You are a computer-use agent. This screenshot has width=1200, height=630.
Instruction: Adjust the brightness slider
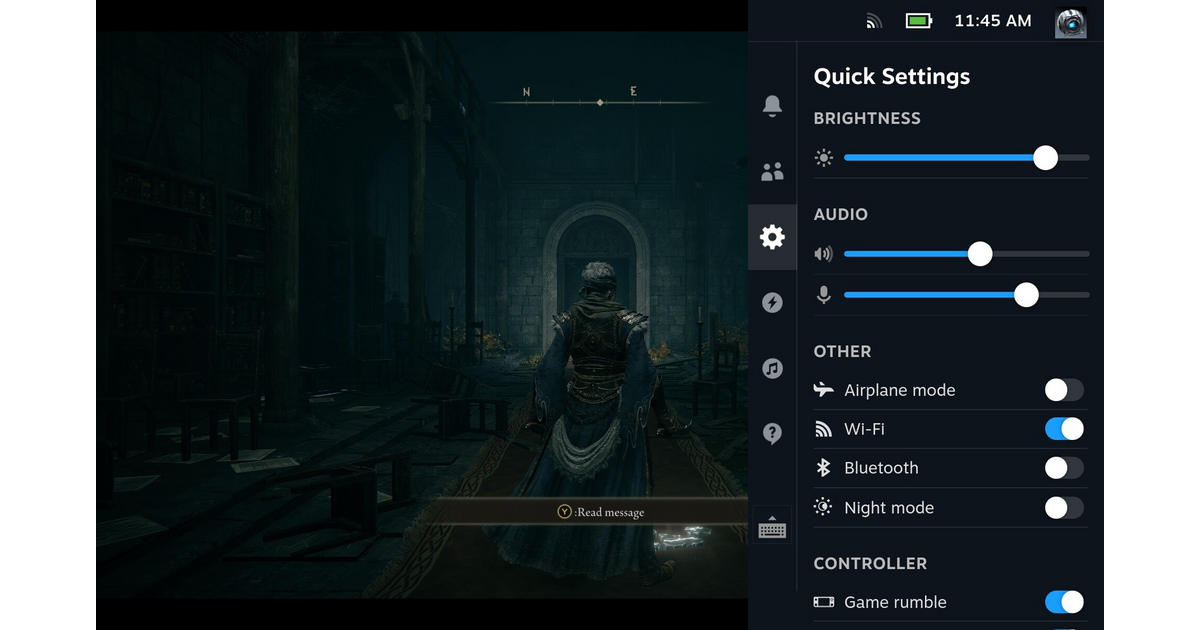pos(1045,158)
